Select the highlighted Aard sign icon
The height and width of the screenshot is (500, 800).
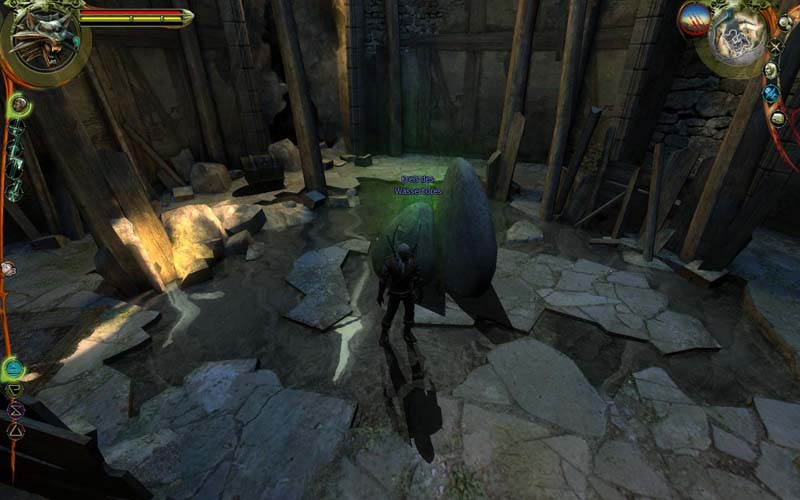13,368
